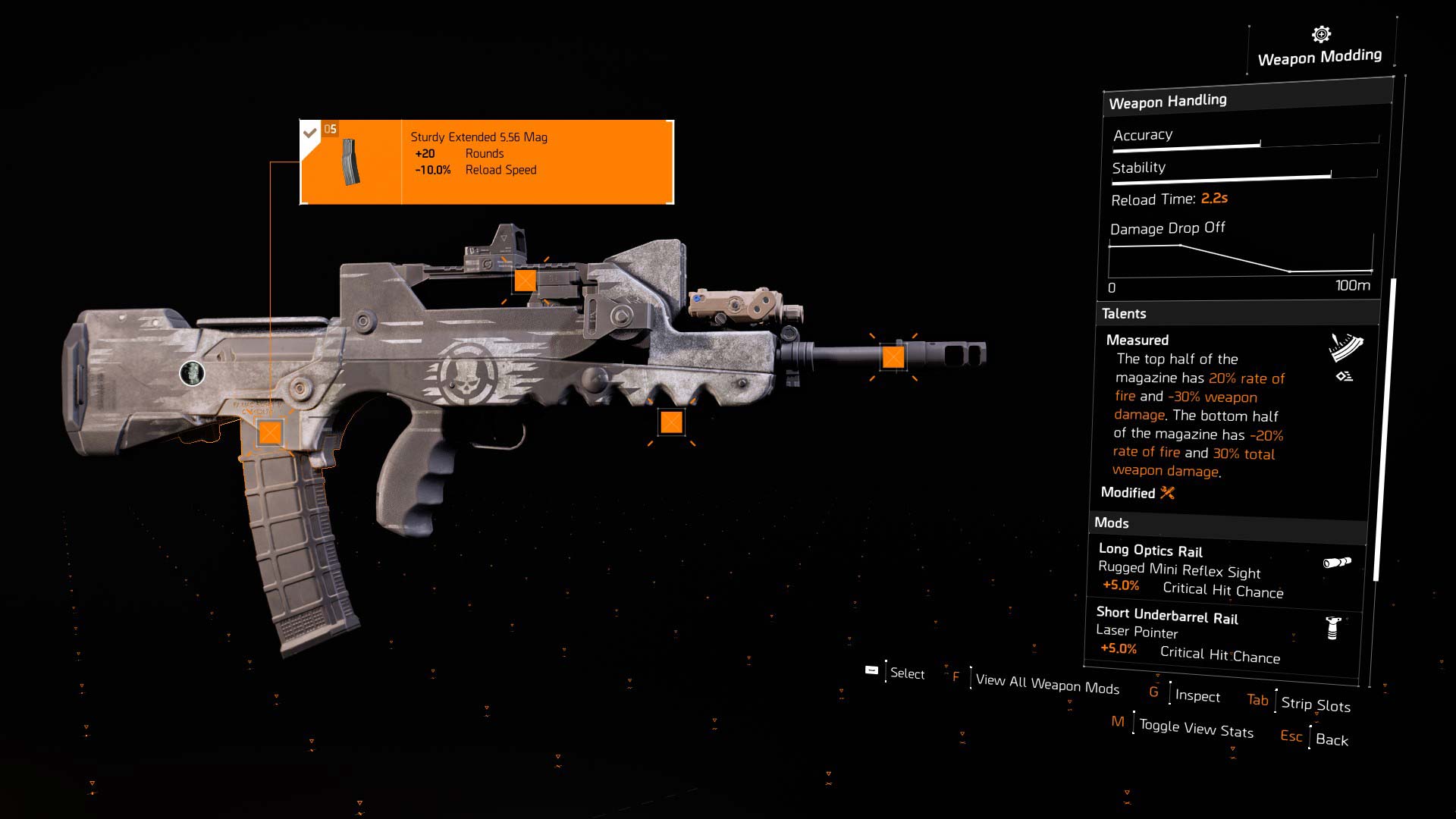Click the Weapon Modding gear icon
Screen dimensions: 1456x819
pyautogui.click(x=1319, y=33)
